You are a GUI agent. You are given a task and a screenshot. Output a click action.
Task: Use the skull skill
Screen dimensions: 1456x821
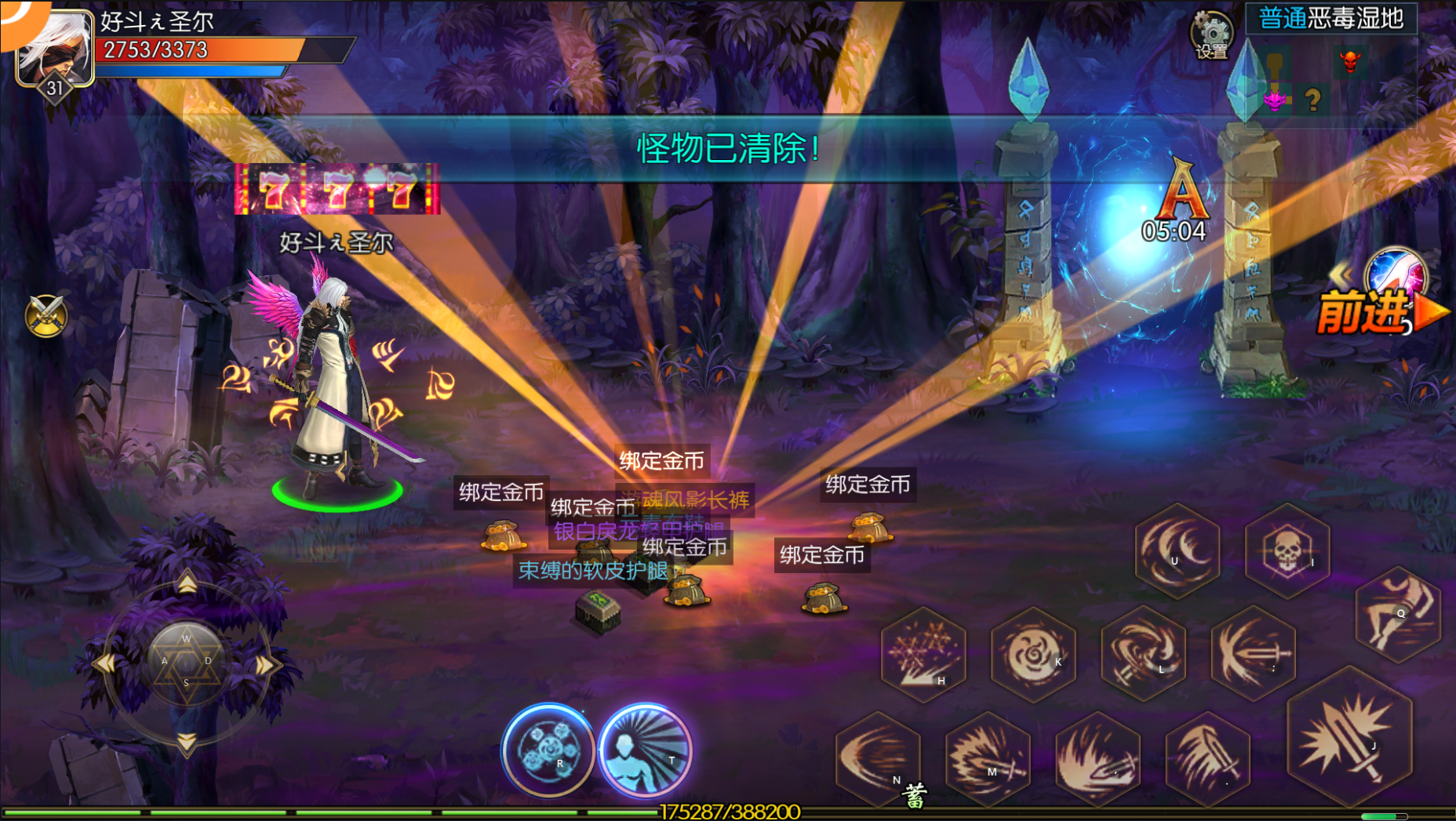pos(1287,550)
